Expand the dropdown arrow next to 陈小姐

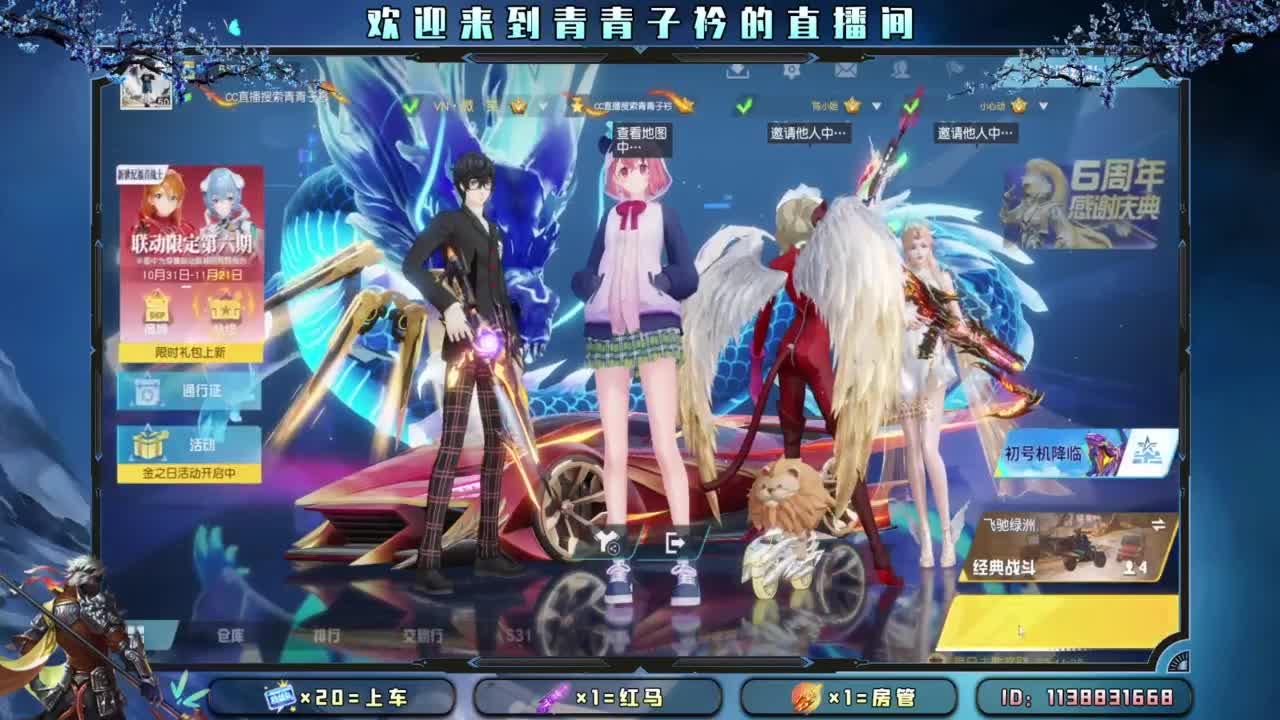click(x=876, y=106)
